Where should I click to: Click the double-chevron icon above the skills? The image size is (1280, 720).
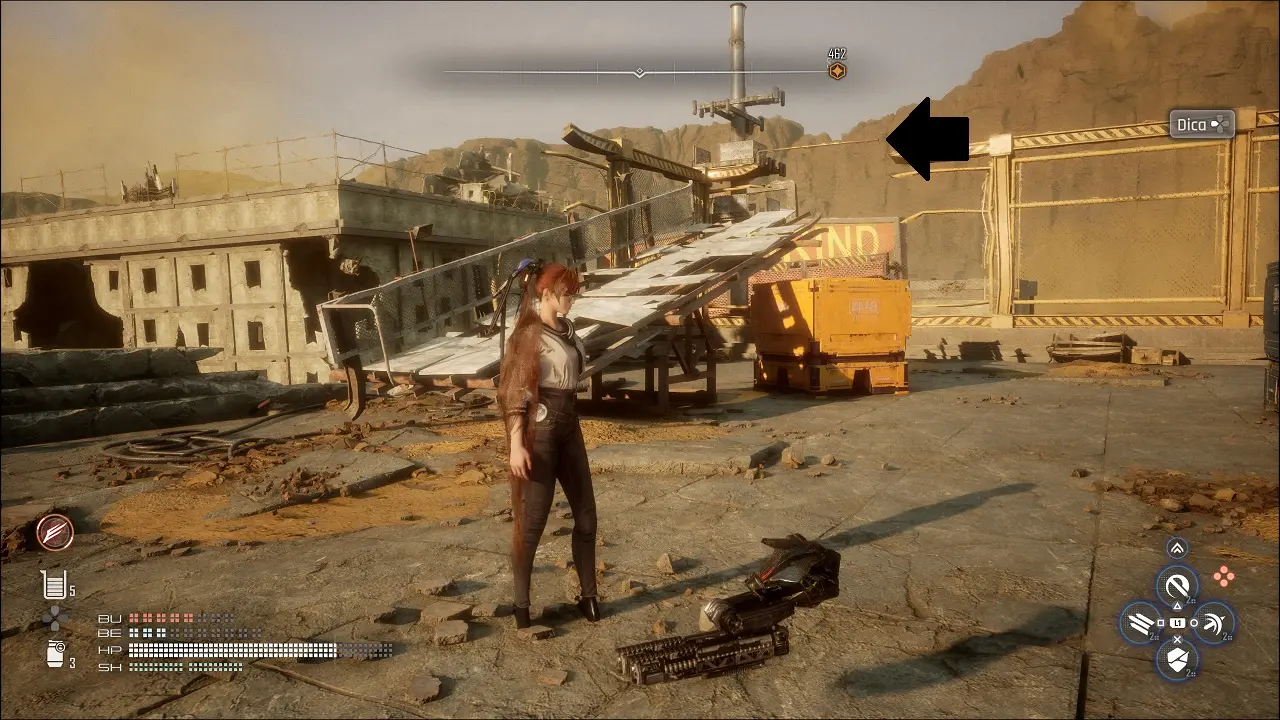pos(1177,547)
